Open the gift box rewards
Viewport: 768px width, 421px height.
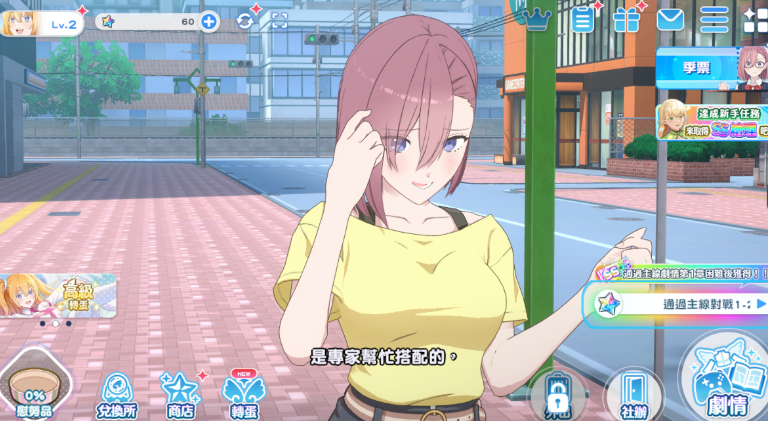click(x=627, y=20)
